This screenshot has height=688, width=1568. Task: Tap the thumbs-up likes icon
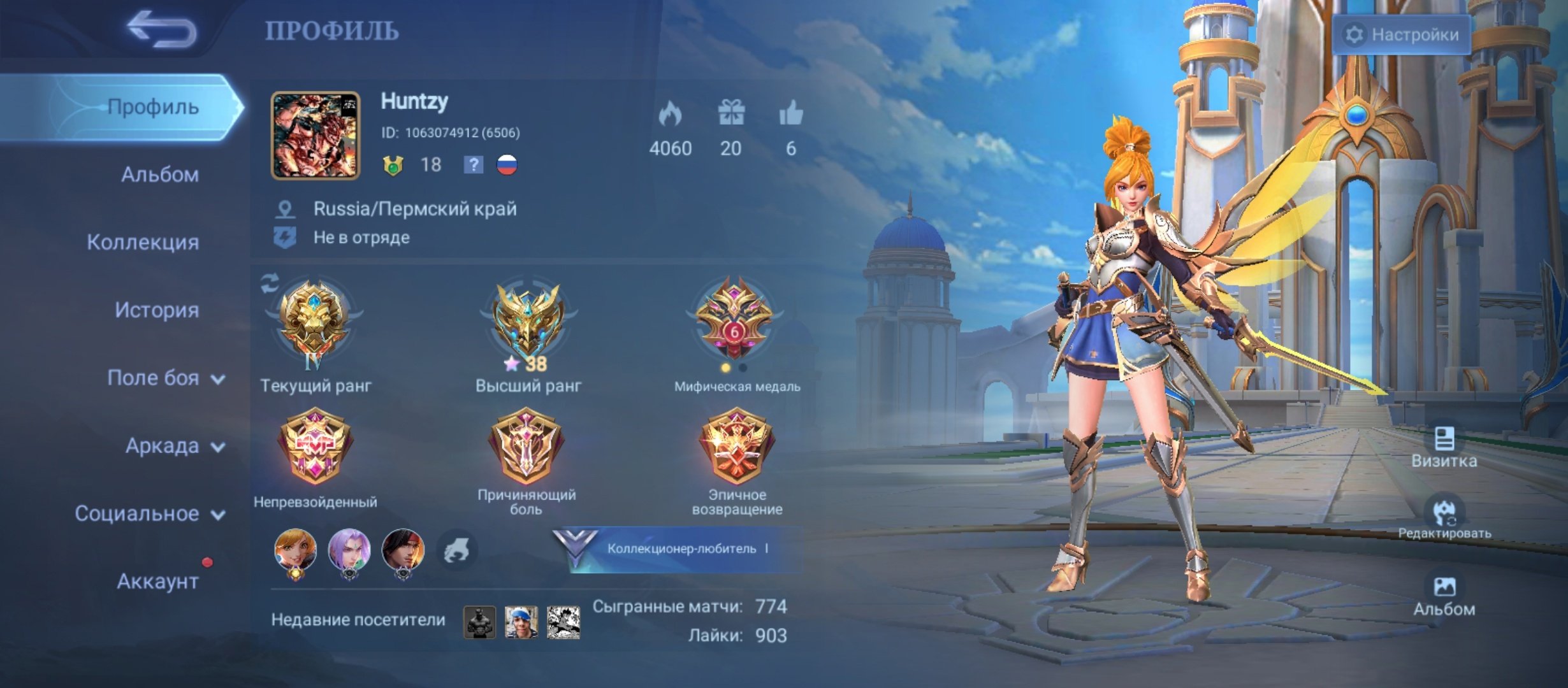pos(791,115)
